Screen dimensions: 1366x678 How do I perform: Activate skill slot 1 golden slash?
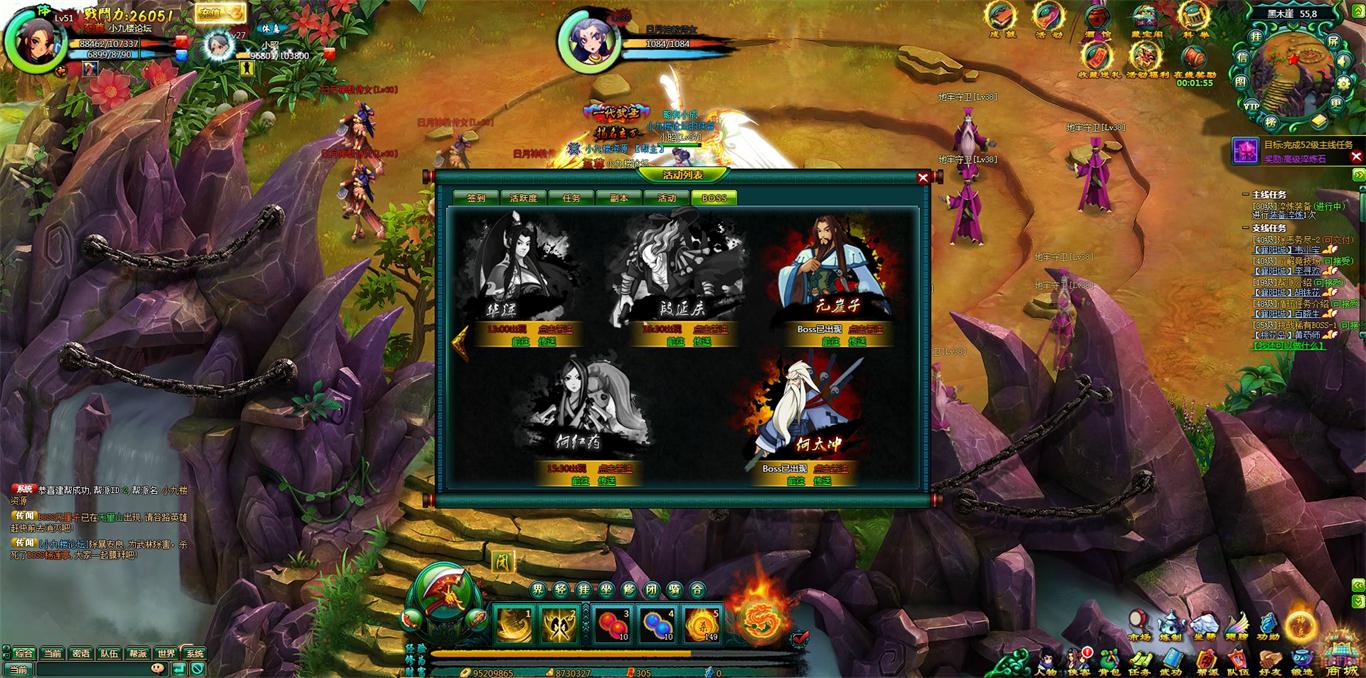tap(514, 625)
